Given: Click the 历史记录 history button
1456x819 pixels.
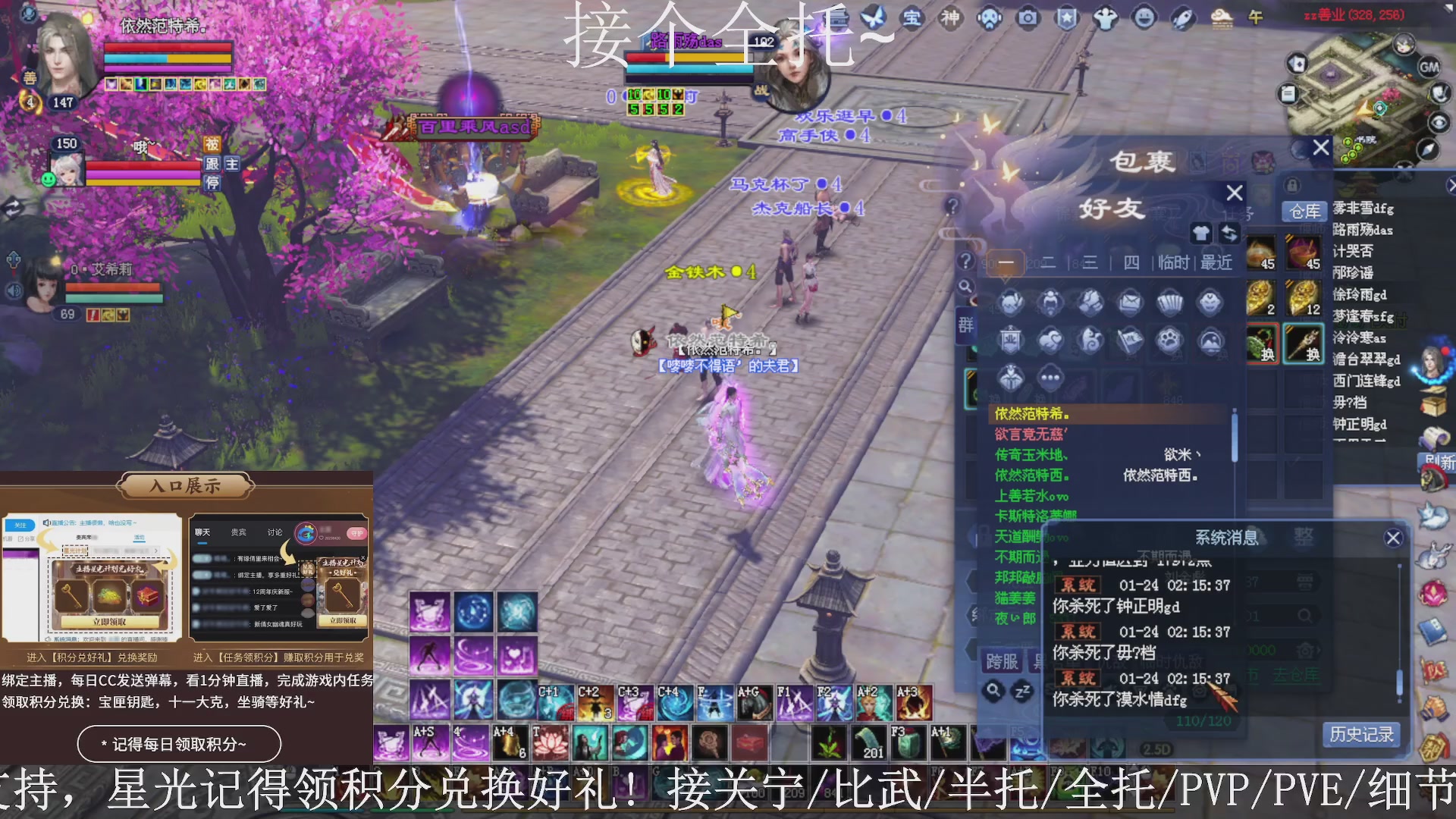Looking at the screenshot, I should (x=1361, y=734).
